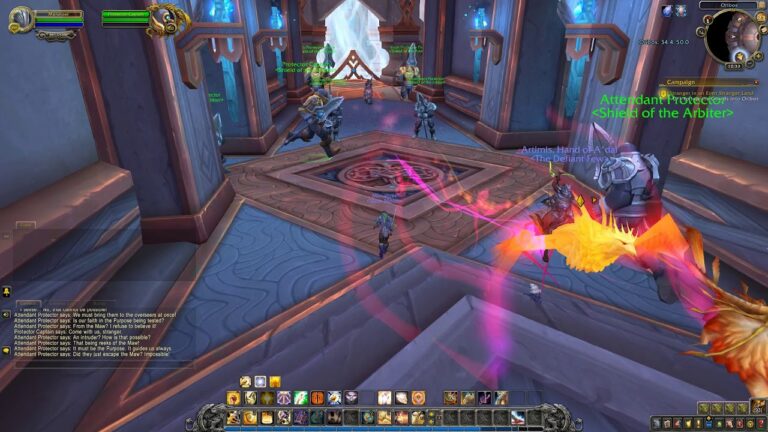This screenshot has height=432, width=768.
Task: Open the clock below the minimap
Action: (x=734, y=66)
